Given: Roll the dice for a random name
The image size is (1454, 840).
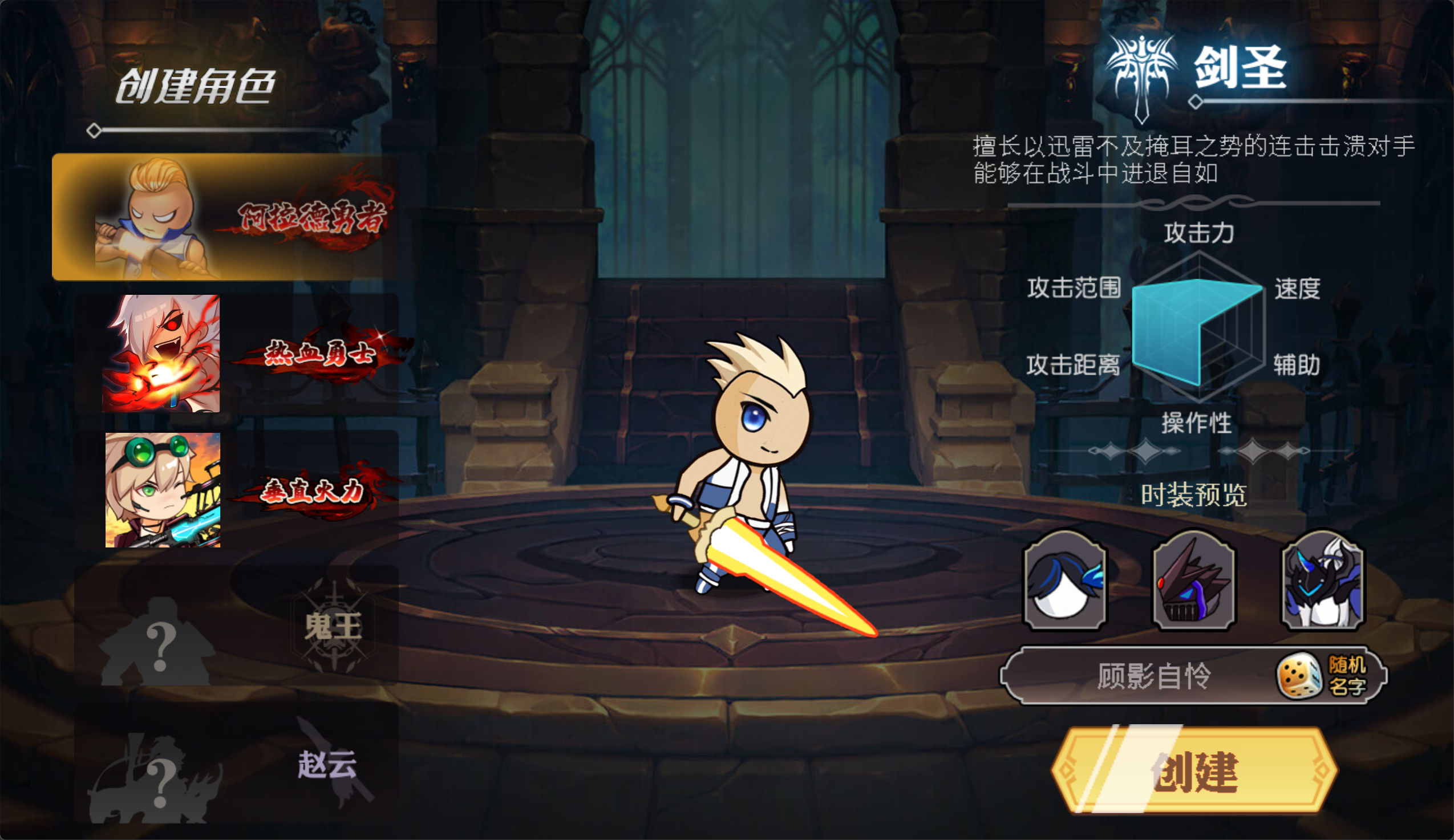Looking at the screenshot, I should point(1321,676).
